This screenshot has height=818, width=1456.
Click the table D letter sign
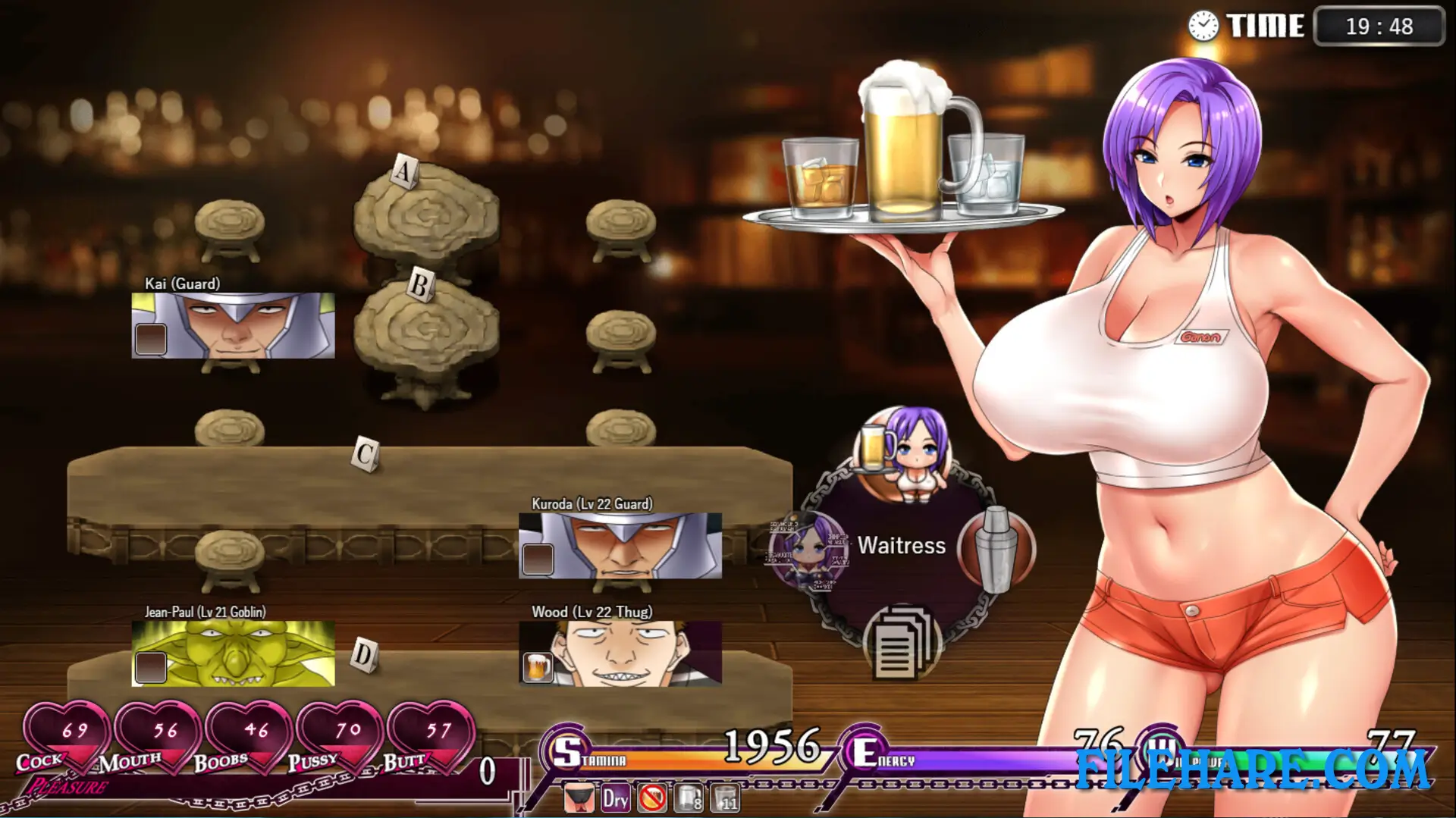coord(362,652)
